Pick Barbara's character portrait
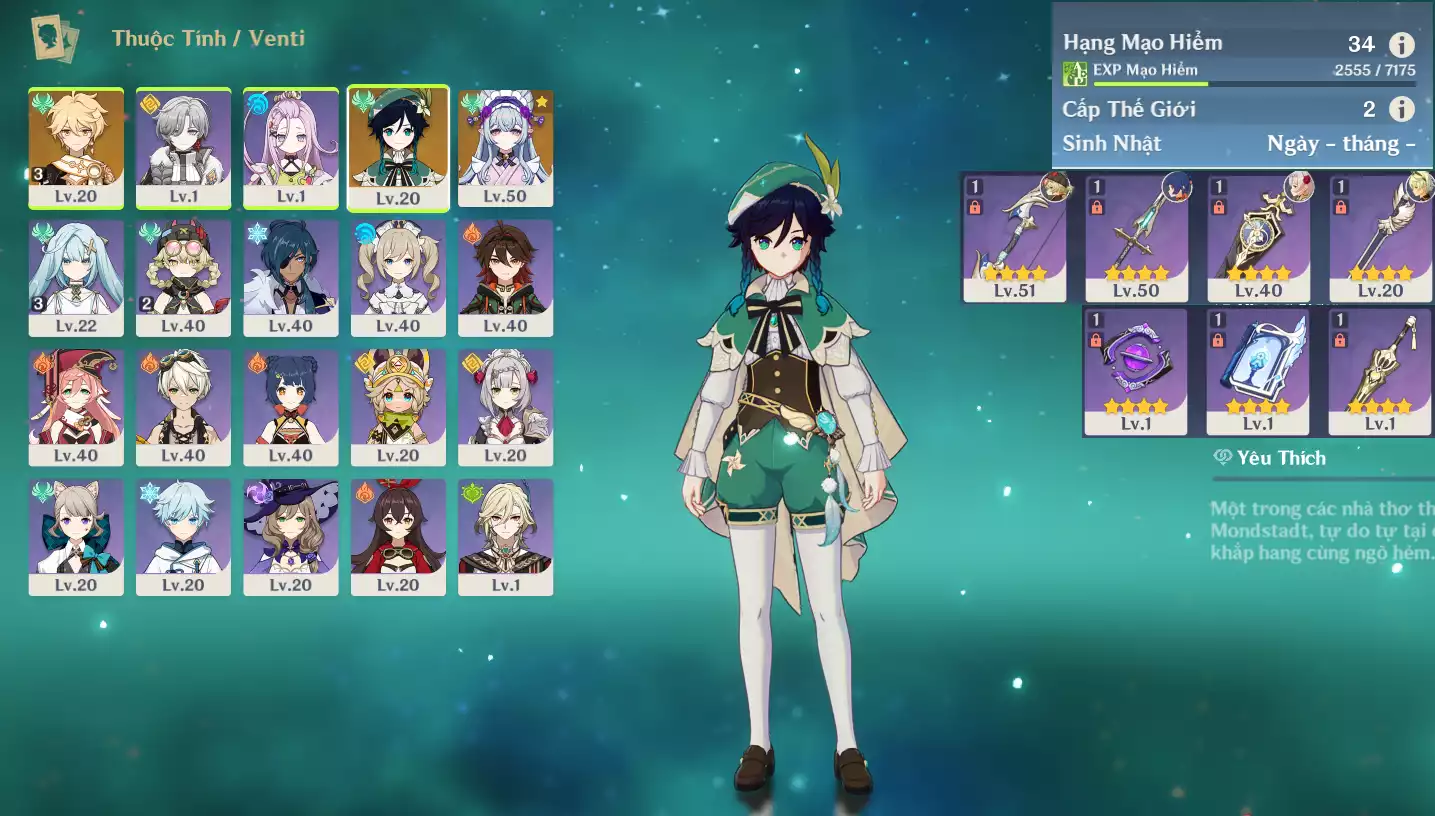The image size is (1435, 816). 398,277
